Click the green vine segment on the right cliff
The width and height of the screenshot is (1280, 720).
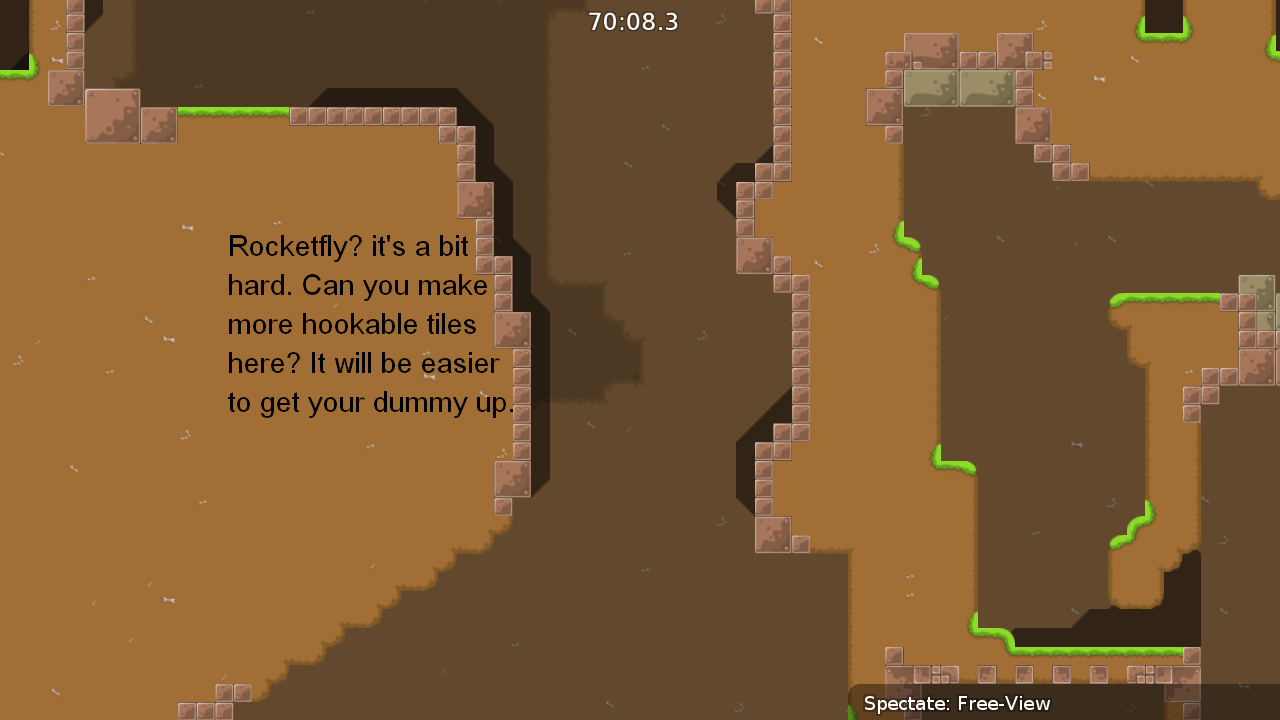coord(1140,525)
